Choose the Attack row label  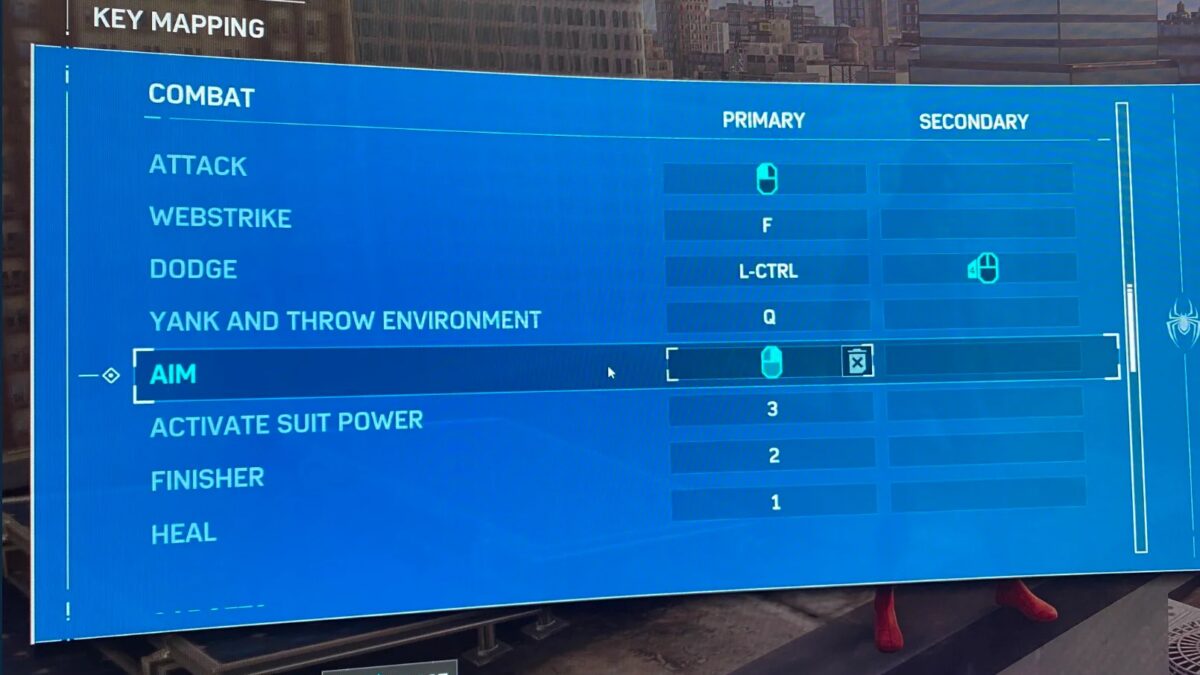[198, 165]
